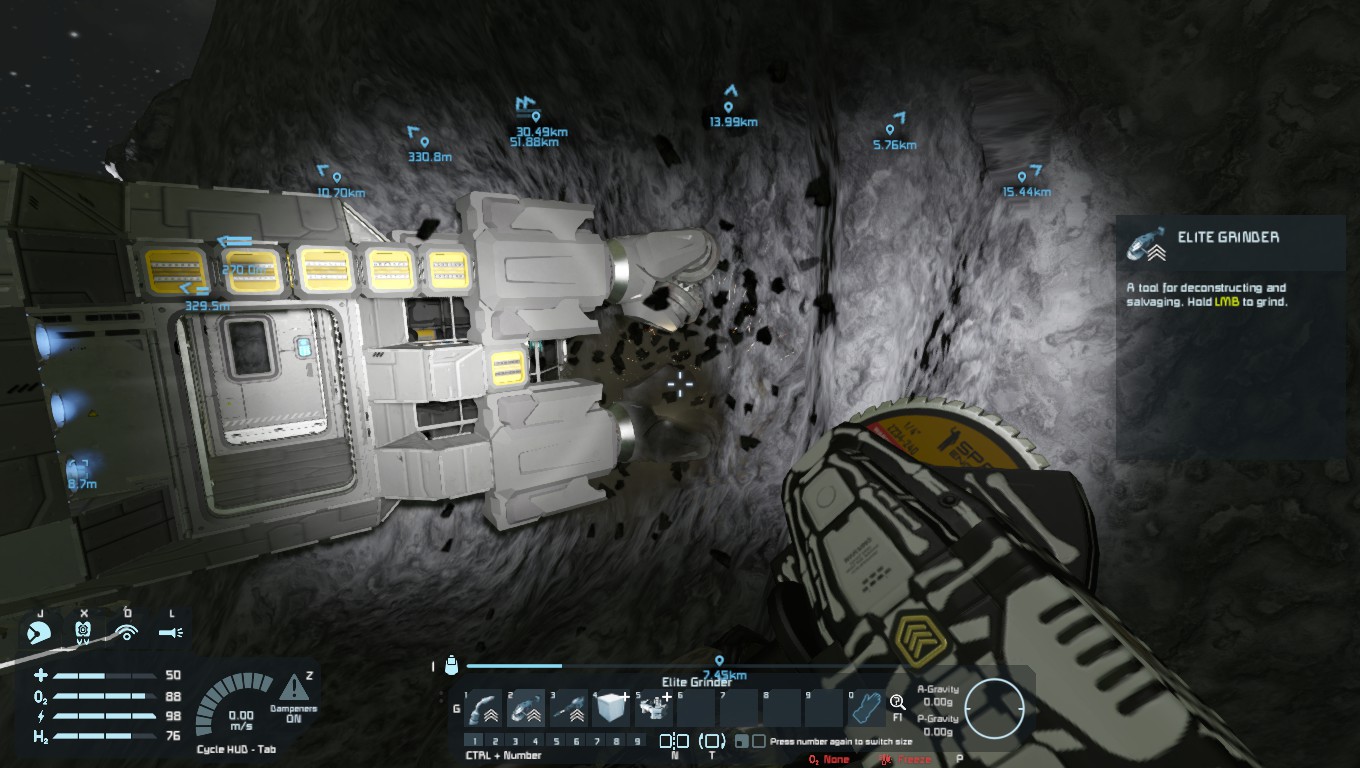Image resolution: width=1360 pixels, height=768 pixels.
Task: Switch to toolbar page 3
Action: click(515, 741)
